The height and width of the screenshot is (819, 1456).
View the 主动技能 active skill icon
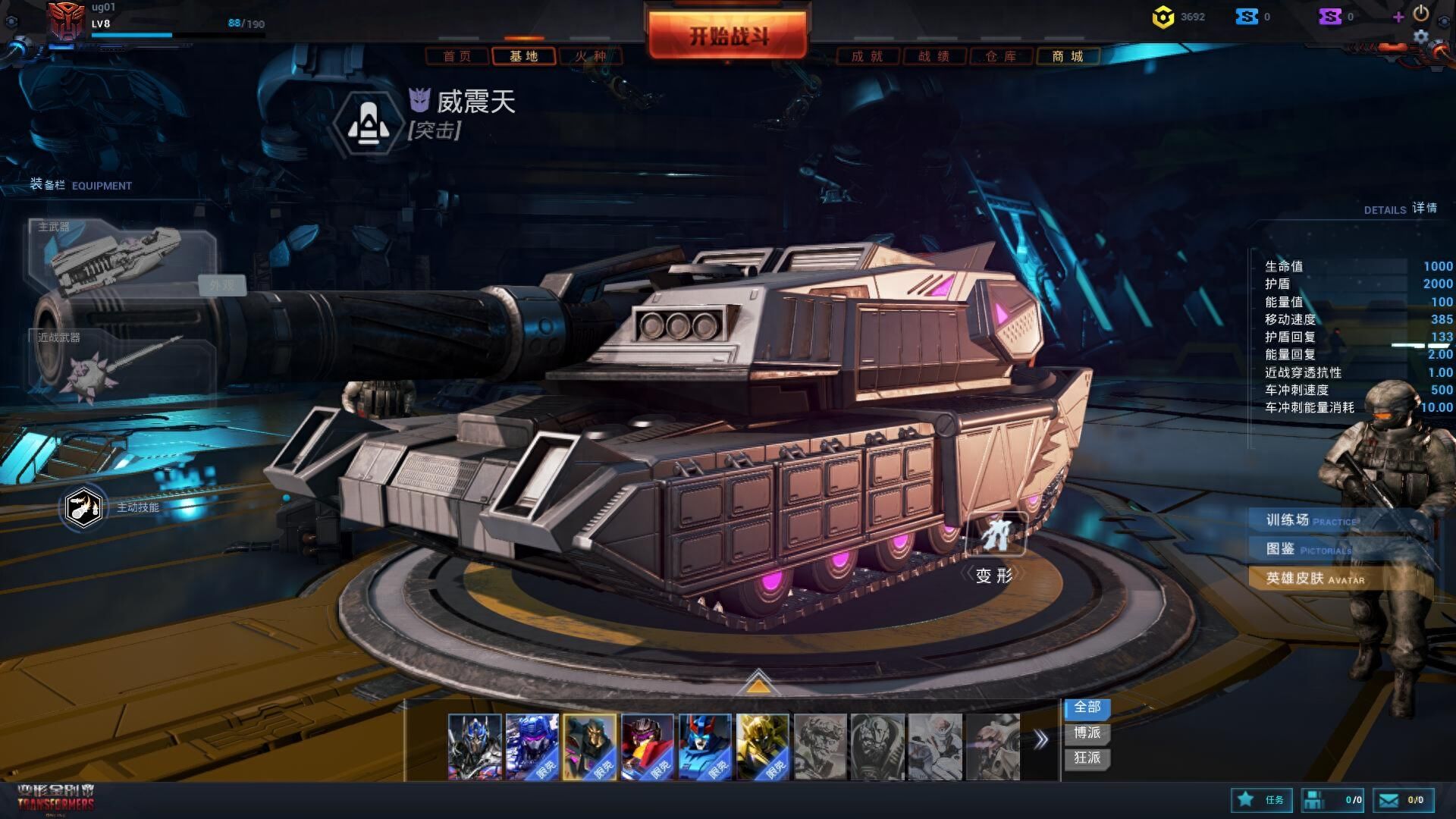tap(83, 507)
